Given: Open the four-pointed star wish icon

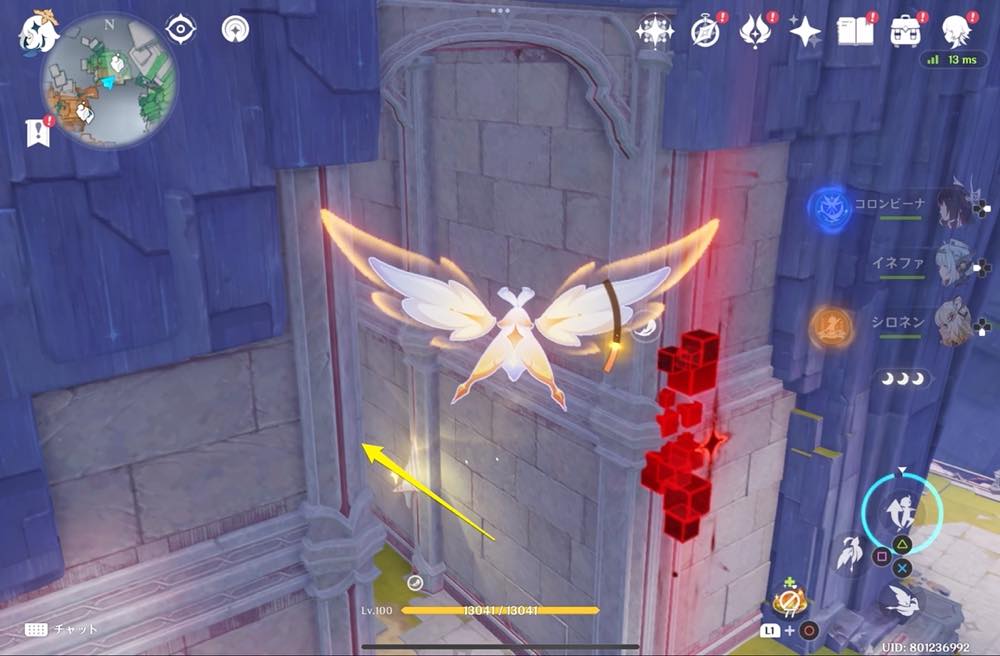Looking at the screenshot, I should (x=804, y=32).
